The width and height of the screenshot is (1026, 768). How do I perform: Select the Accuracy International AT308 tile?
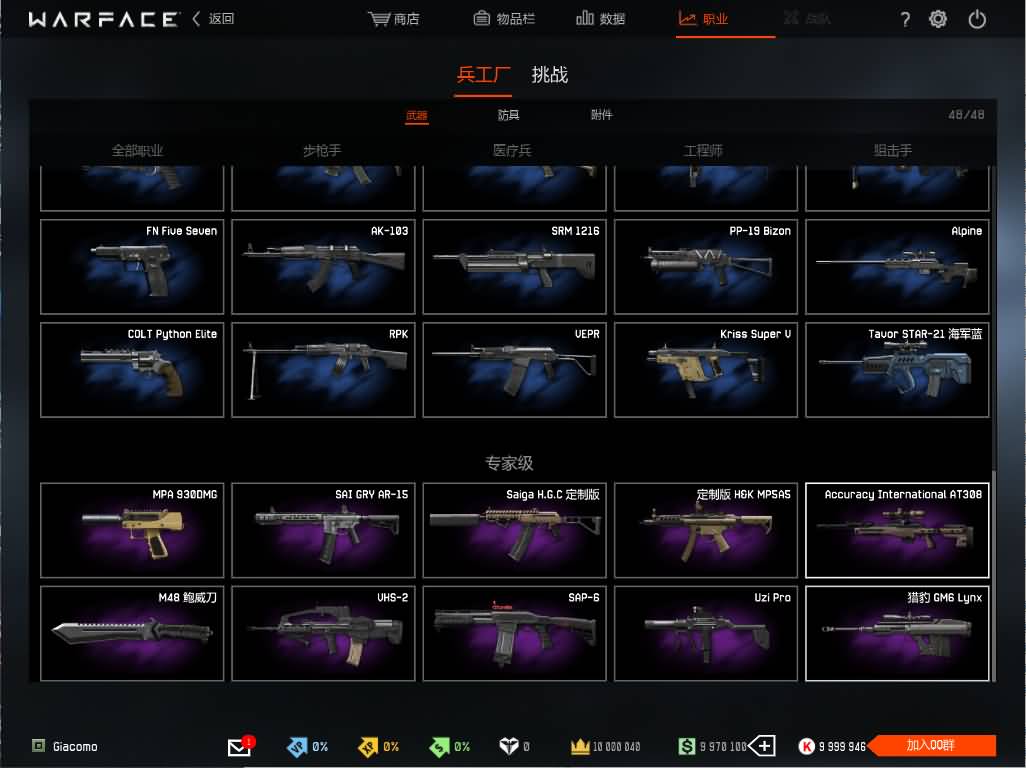pos(896,530)
